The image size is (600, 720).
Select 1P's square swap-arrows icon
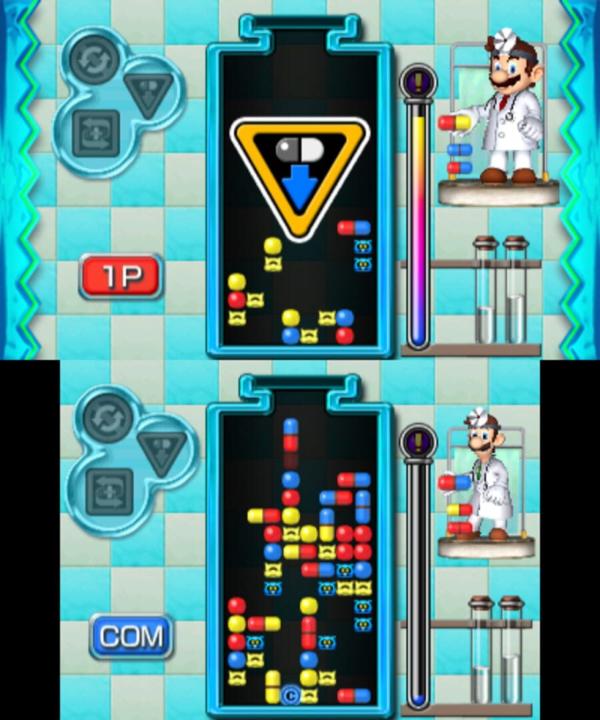97,132
